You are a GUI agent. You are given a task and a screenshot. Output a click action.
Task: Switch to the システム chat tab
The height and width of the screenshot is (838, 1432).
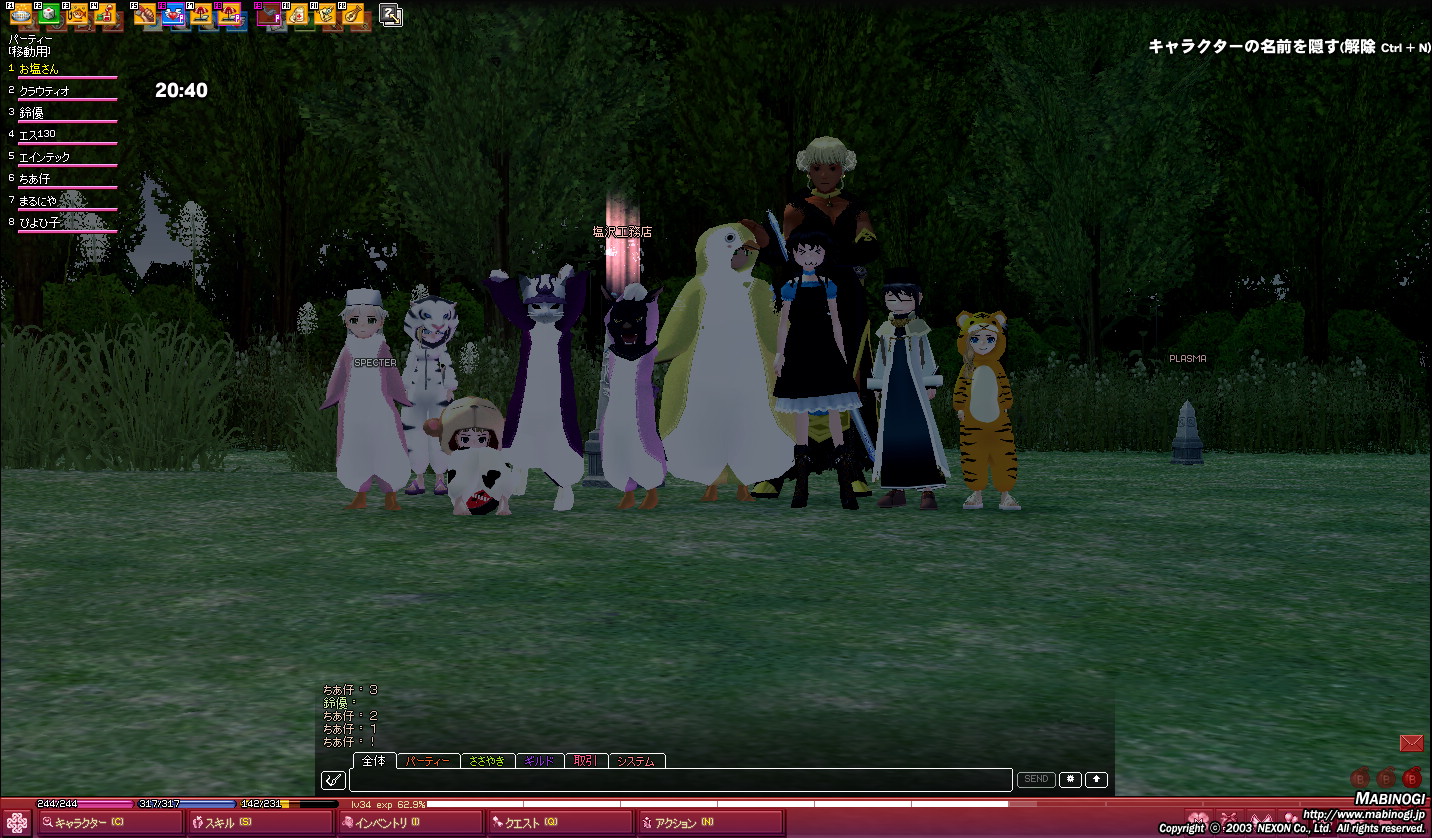(636, 761)
